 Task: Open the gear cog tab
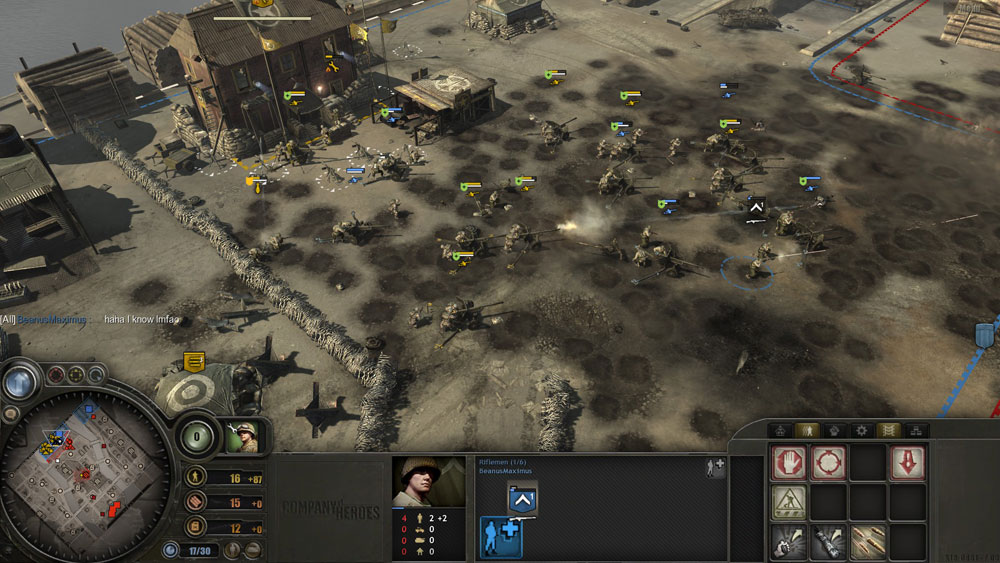coord(860,430)
